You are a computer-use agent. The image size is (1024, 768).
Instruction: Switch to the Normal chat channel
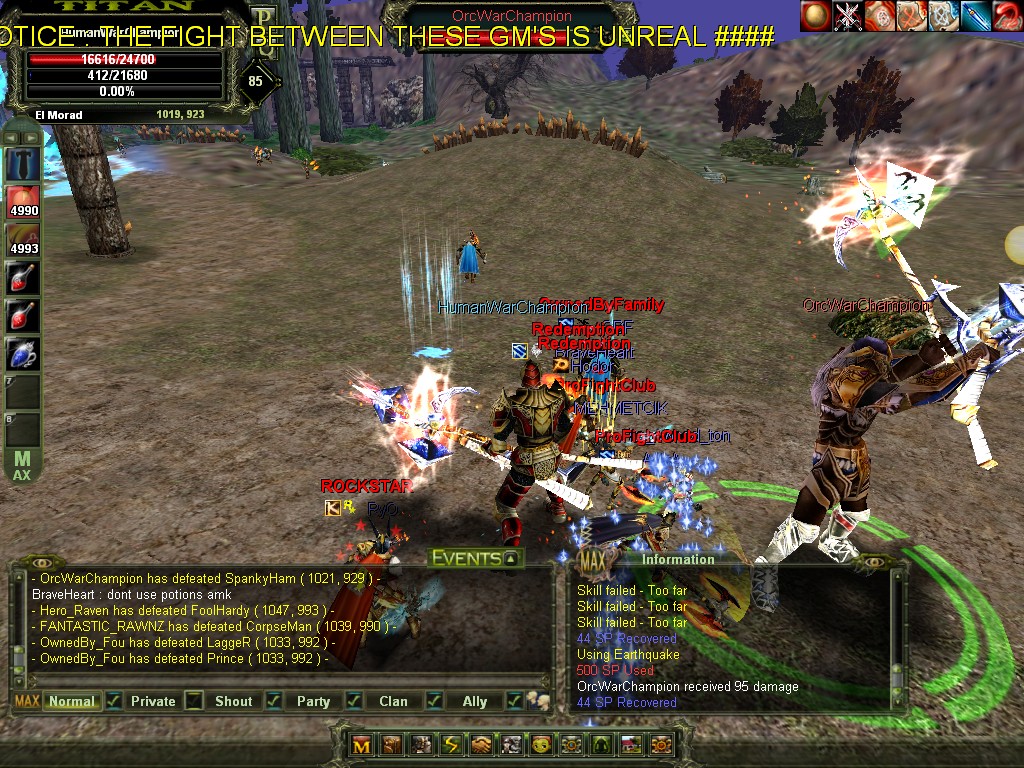72,701
